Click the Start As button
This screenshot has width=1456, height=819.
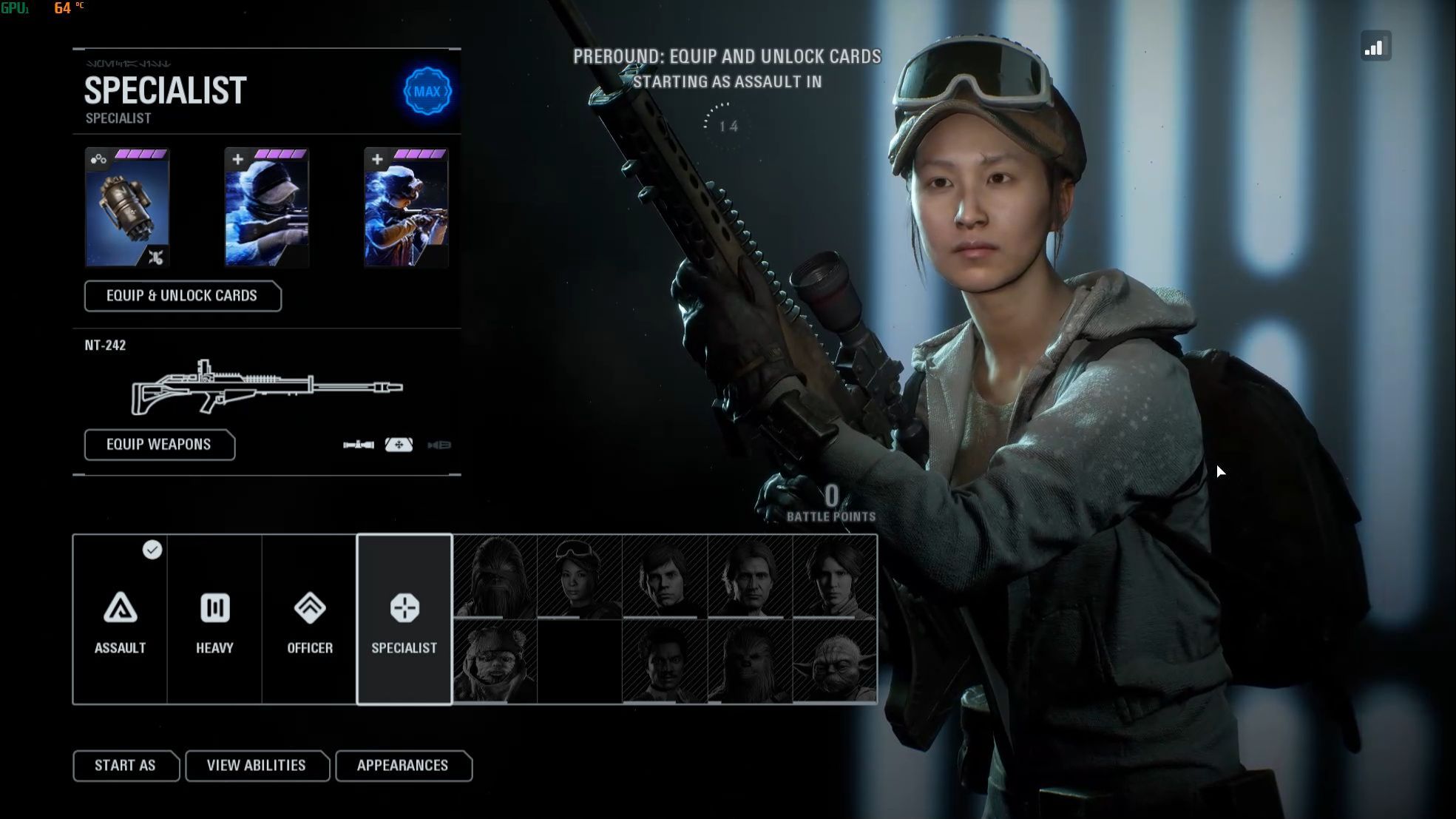pos(125,766)
